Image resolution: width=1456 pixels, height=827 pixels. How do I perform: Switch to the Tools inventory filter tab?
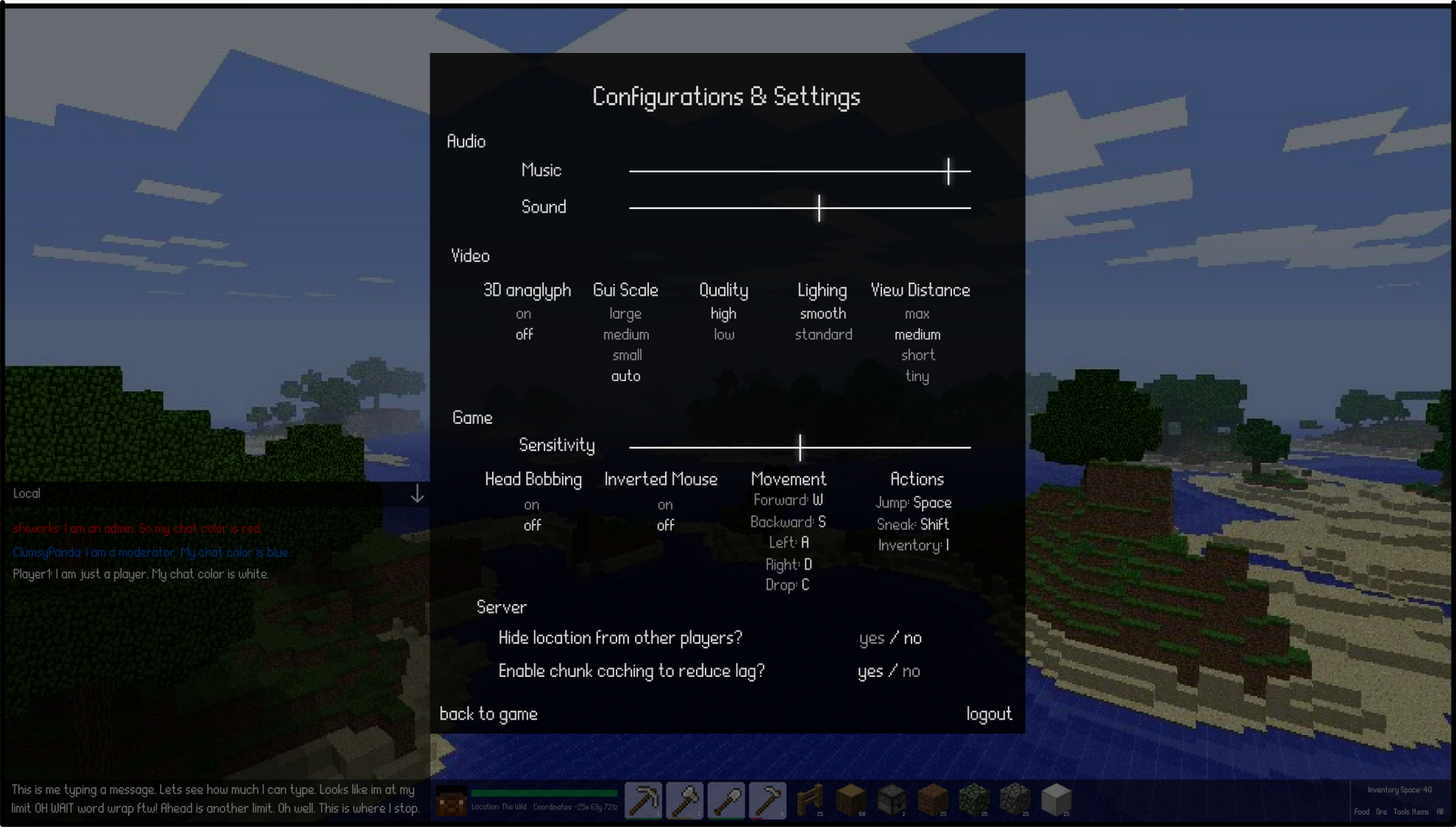(x=1403, y=812)
